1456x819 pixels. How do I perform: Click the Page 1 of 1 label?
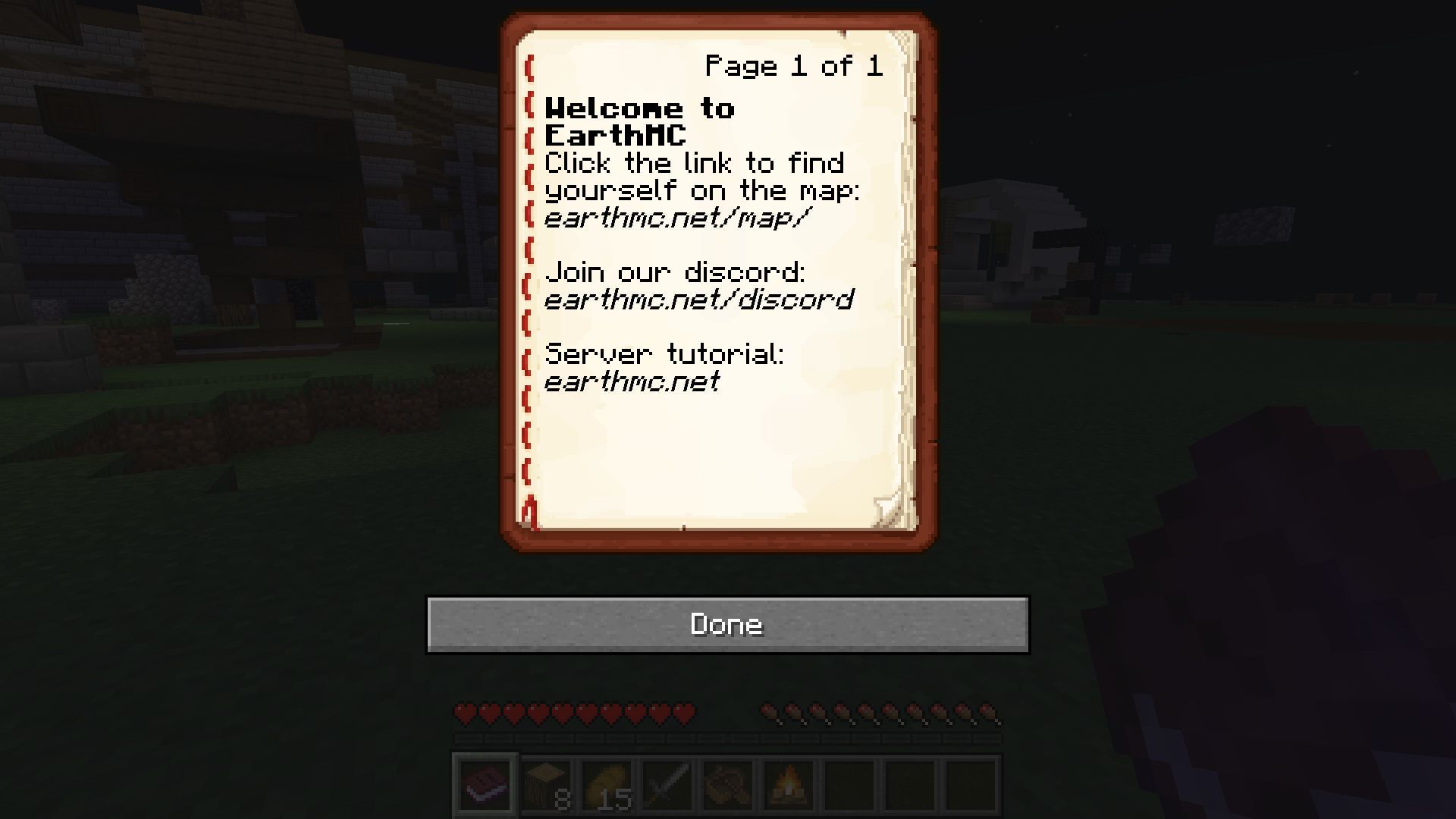[x=795, y=67]
